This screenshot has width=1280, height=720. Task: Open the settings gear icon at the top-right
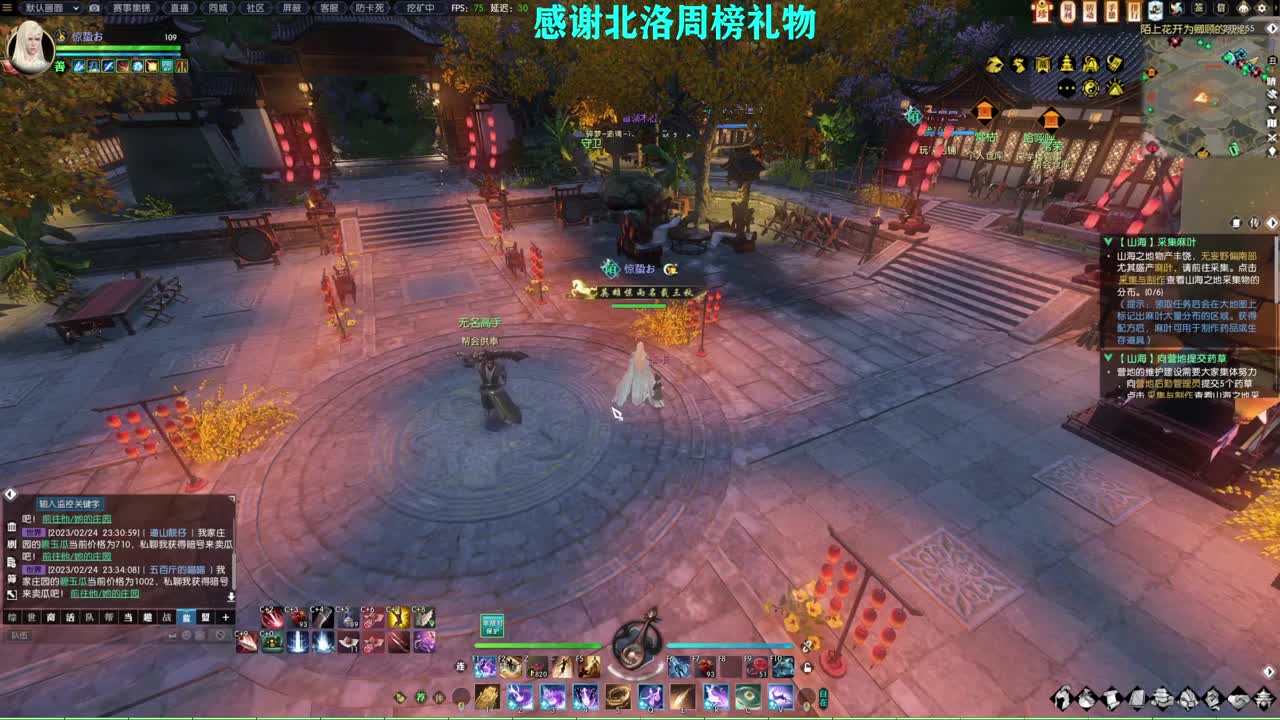pyautogui.click(x=1262, y=9)
